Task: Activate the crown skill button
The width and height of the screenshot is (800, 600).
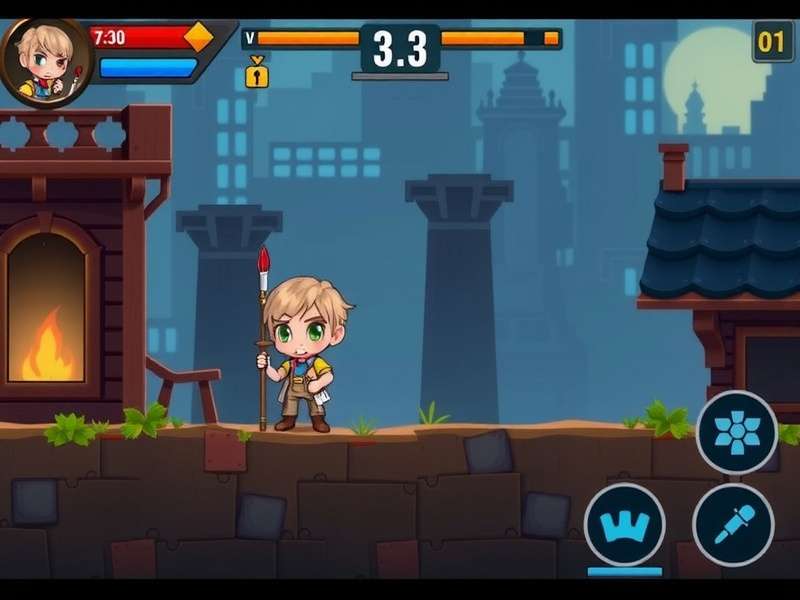Action: (624, 523)
